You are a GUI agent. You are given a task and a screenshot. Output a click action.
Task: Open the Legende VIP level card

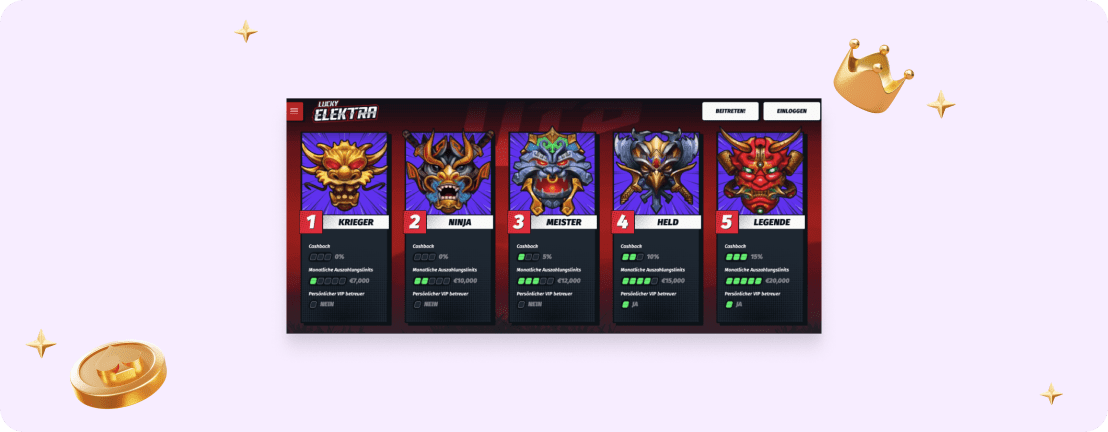761,226
